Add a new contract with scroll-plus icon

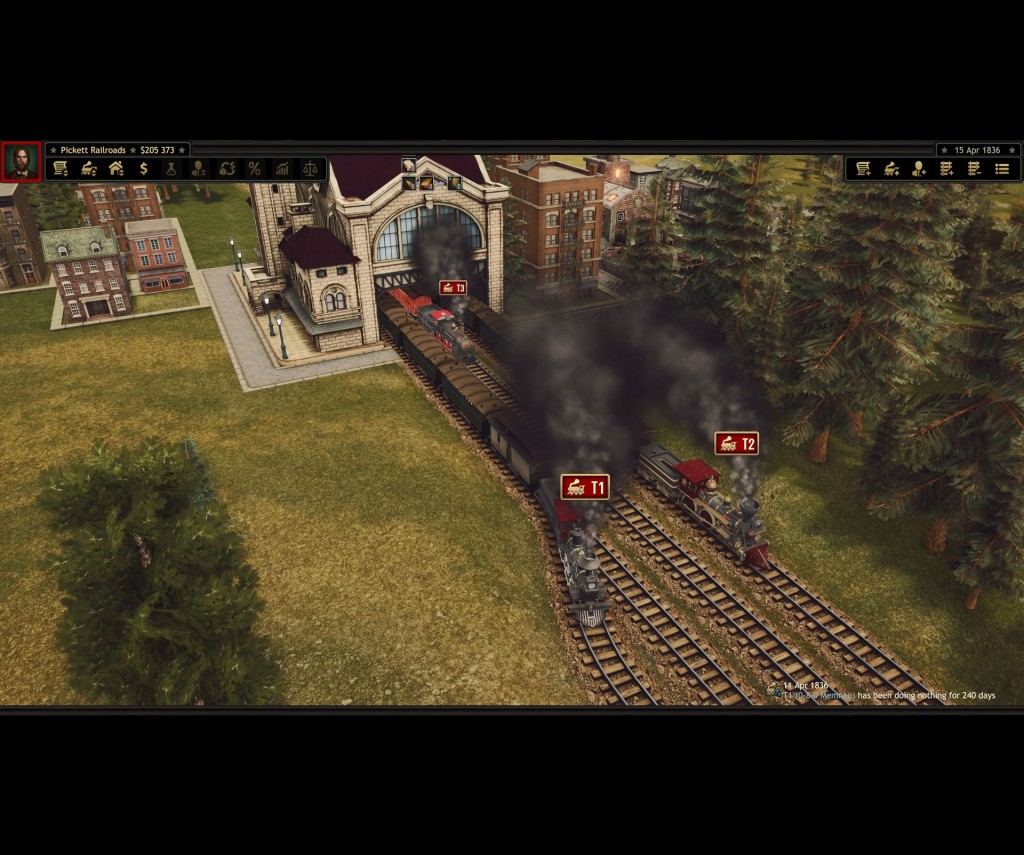[863, 169]
